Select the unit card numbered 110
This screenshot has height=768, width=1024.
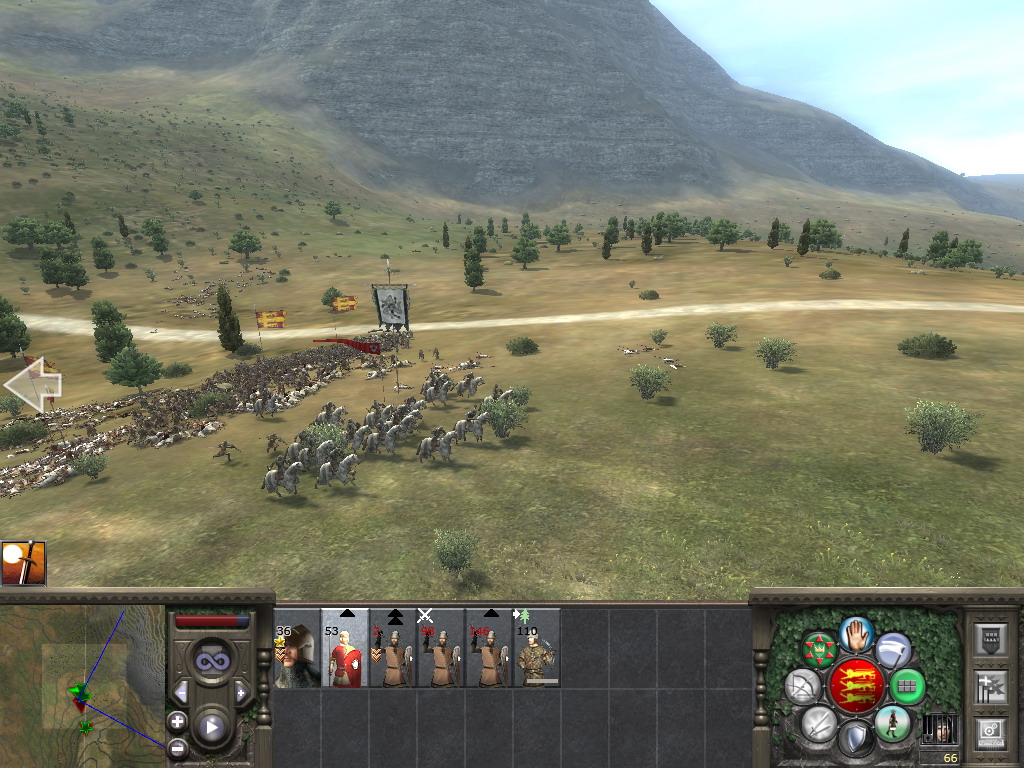537,657
